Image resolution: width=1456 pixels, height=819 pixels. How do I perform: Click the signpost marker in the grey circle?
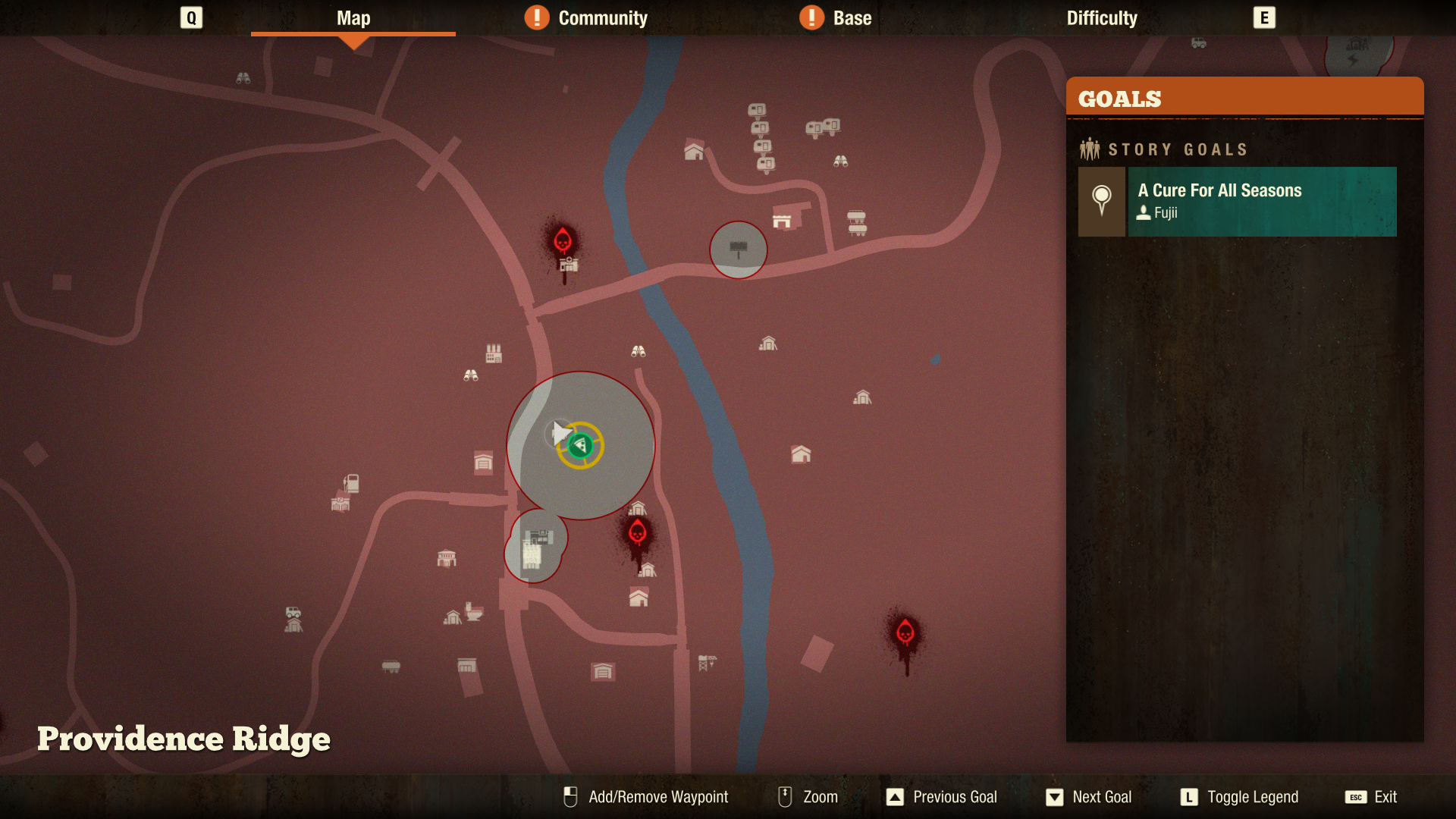(x=738, y=249)
